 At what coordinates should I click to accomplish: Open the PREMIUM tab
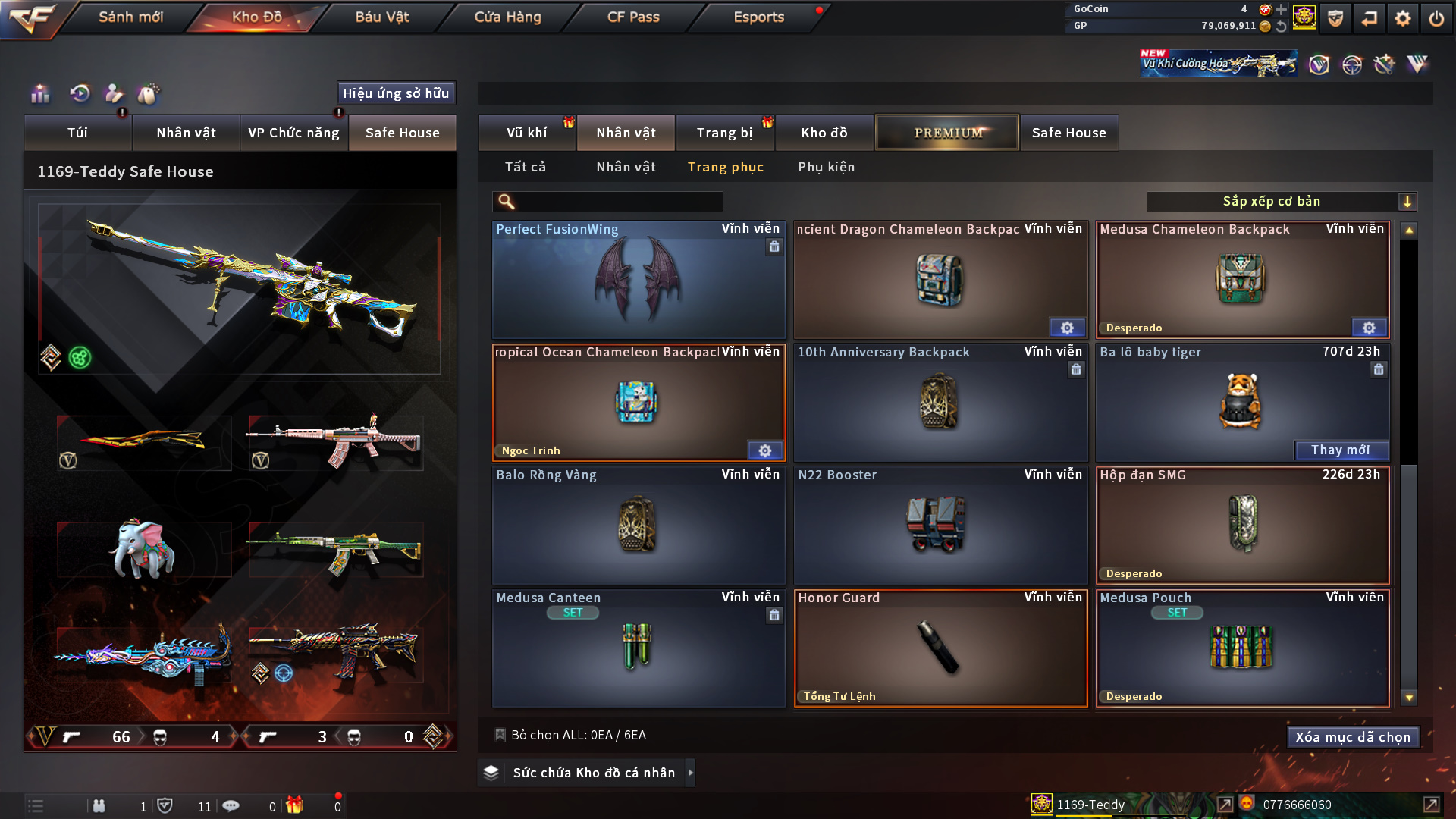tap(947, 133)
